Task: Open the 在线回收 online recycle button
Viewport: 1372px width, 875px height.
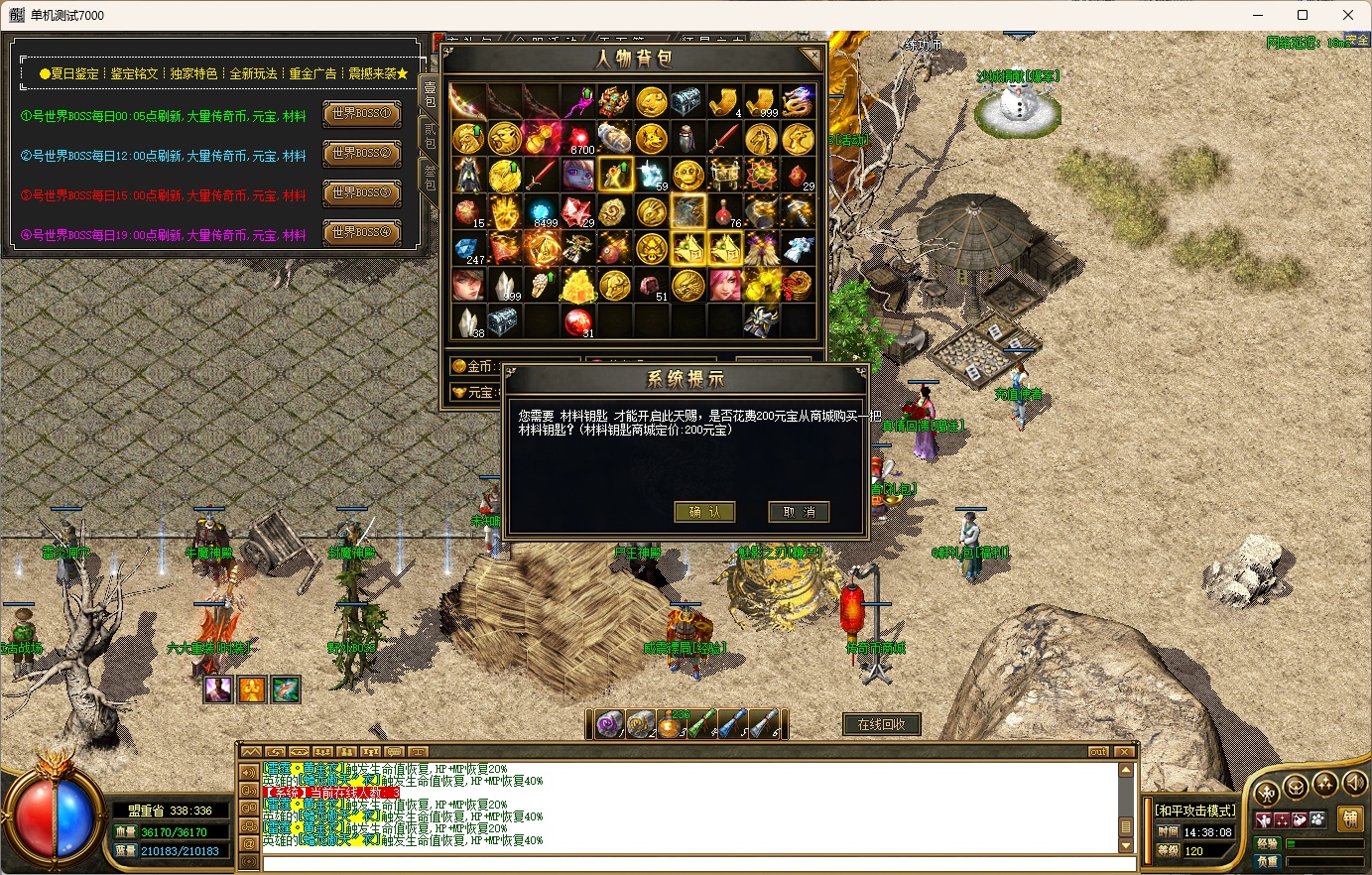Action: pyautogui.click(x=881, y=725)
